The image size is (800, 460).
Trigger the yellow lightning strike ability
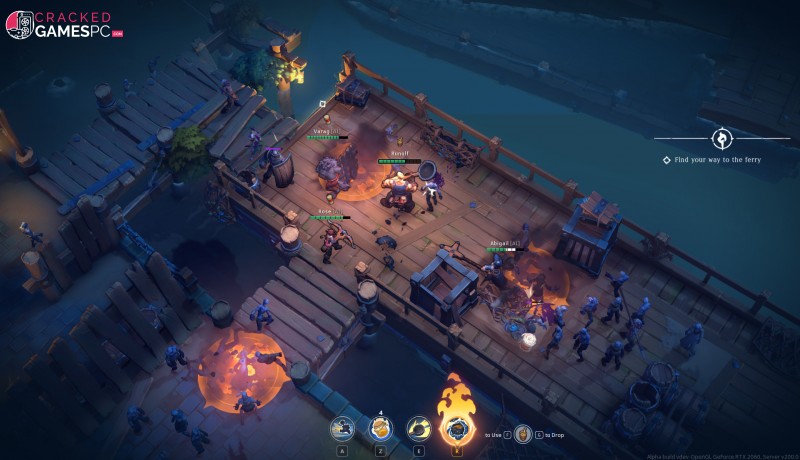(x=418, y=429)
